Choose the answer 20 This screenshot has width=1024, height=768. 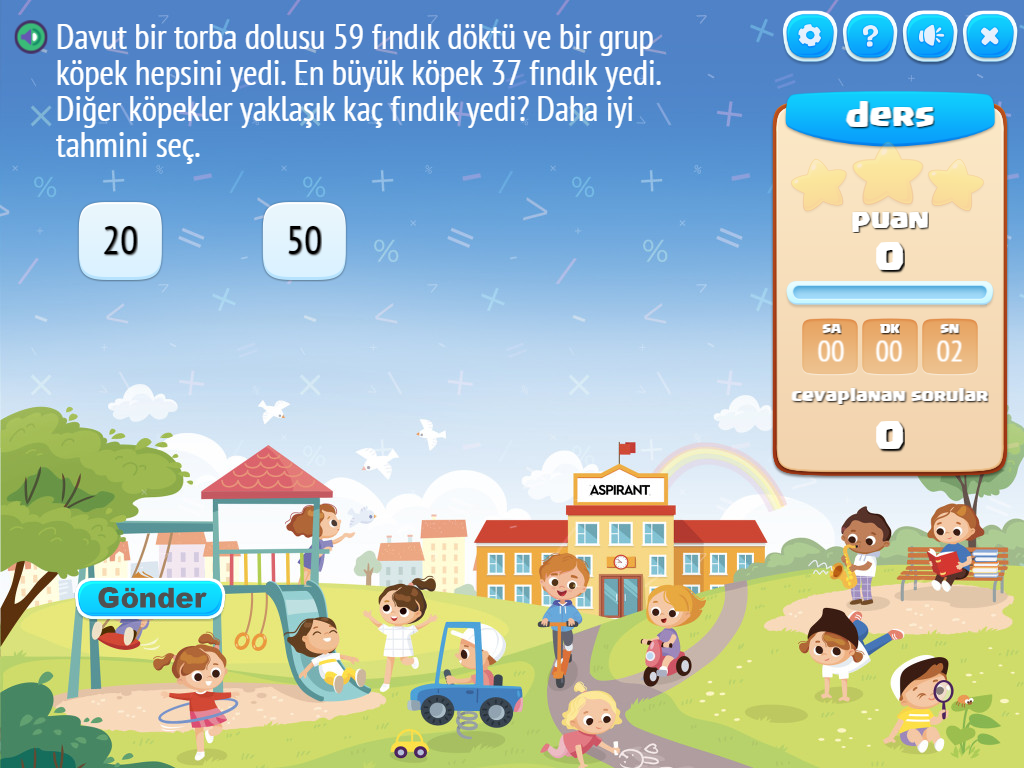120,241
